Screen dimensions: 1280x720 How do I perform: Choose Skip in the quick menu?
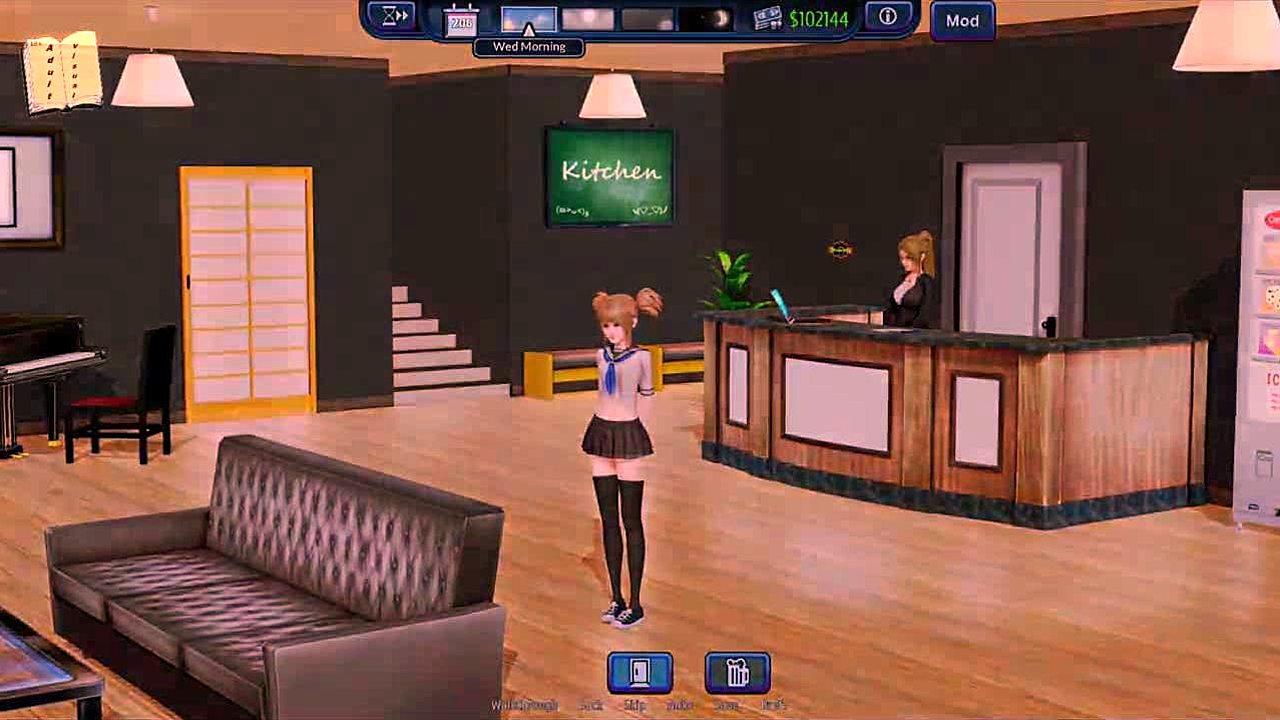pyautogui.click(x=634, y=705)
